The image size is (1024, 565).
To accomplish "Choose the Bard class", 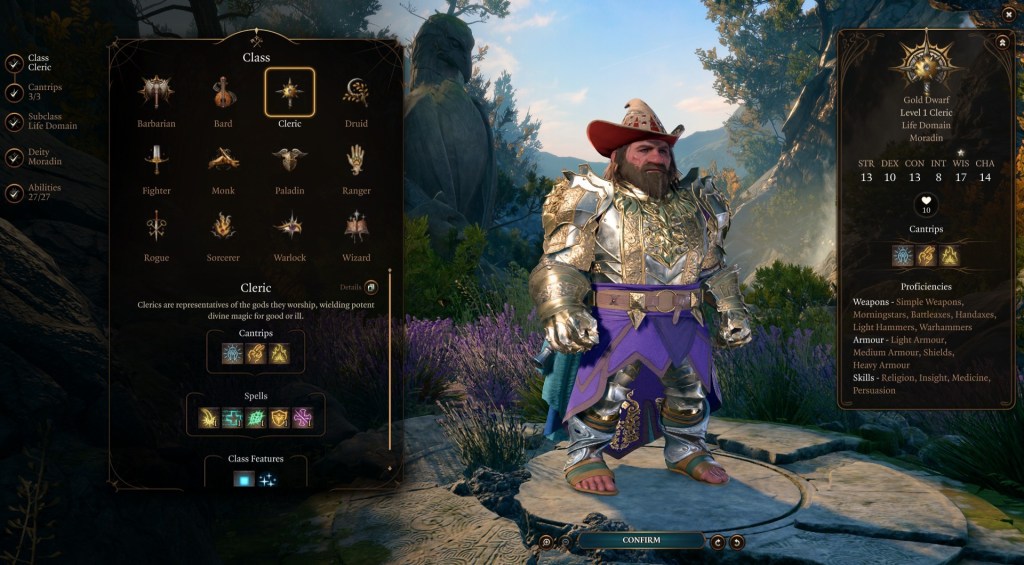I will [x=223, y=93].
